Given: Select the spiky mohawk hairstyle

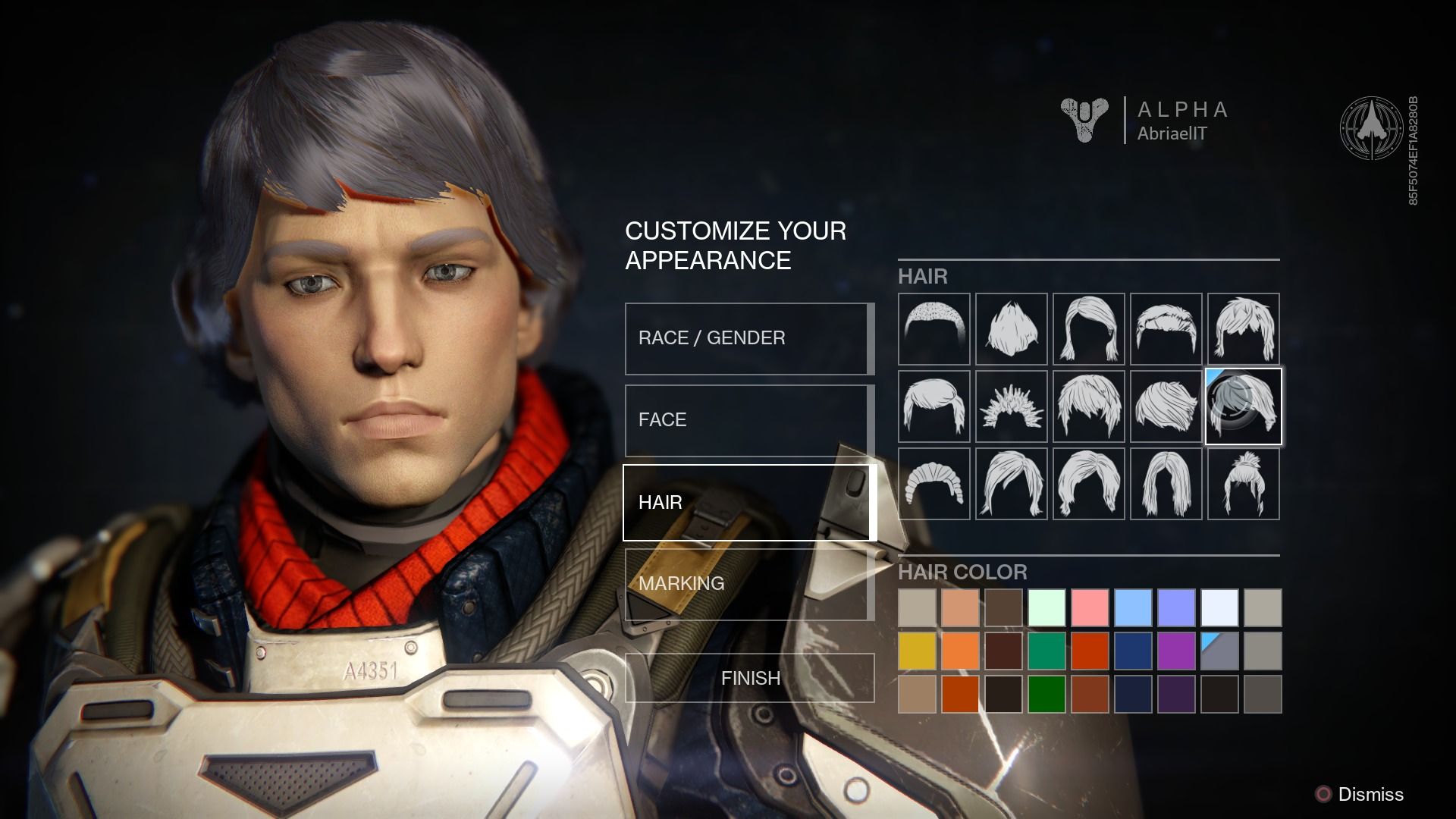Looking at the screenshot, I should point(1012,406).
